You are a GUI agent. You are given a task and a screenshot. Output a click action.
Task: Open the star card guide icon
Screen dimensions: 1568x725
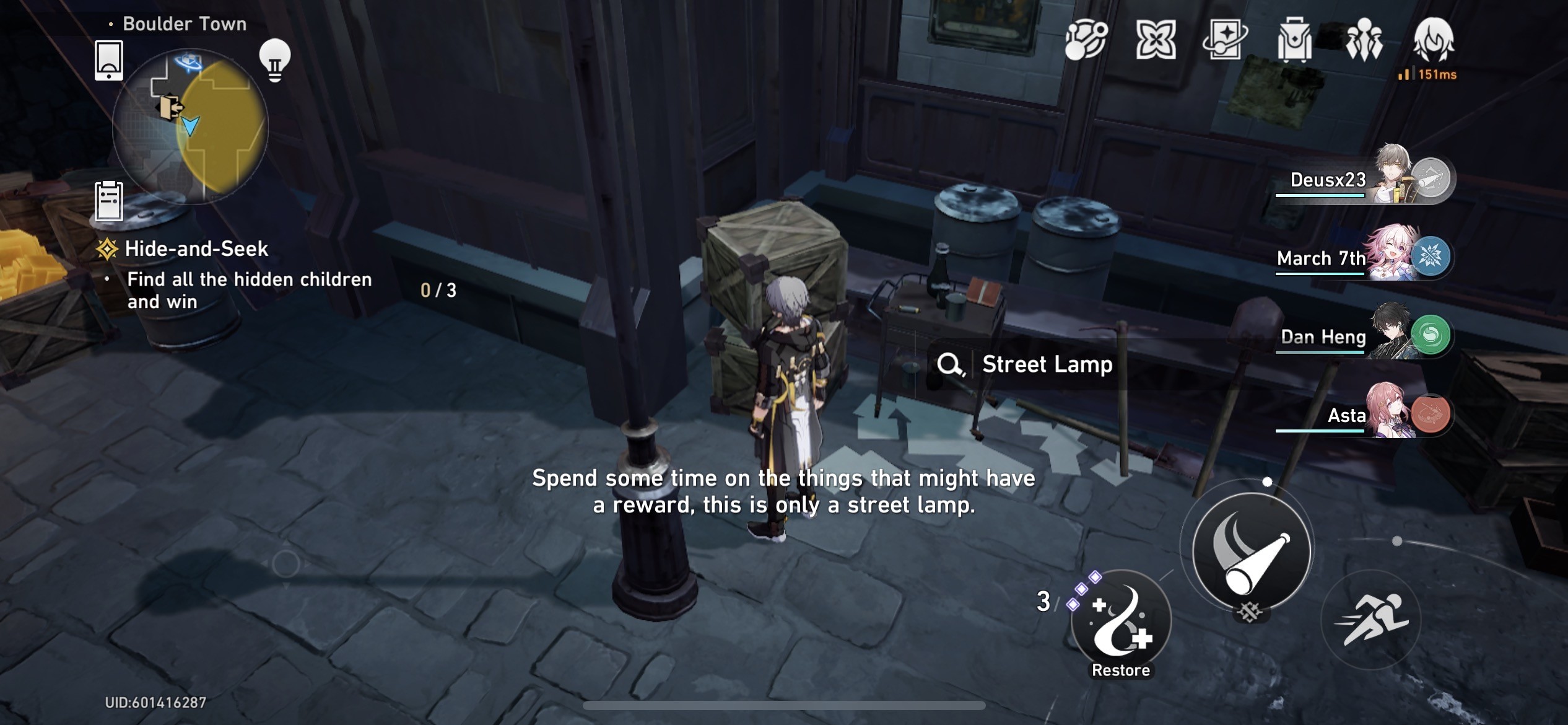(x=1224, y=40)
